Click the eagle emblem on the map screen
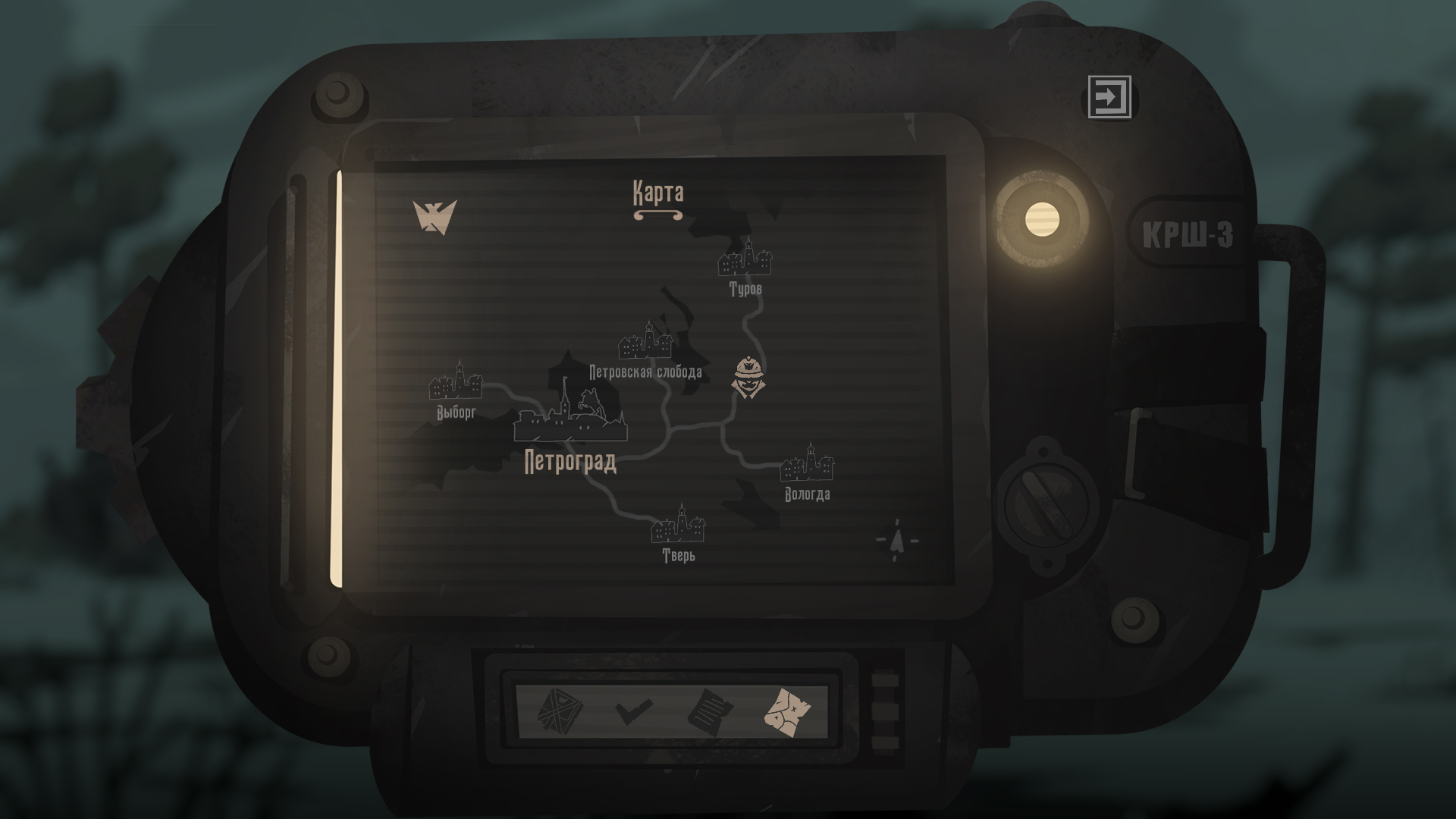The width and height of the screenshot is (1456, 819). pos(435,217)
